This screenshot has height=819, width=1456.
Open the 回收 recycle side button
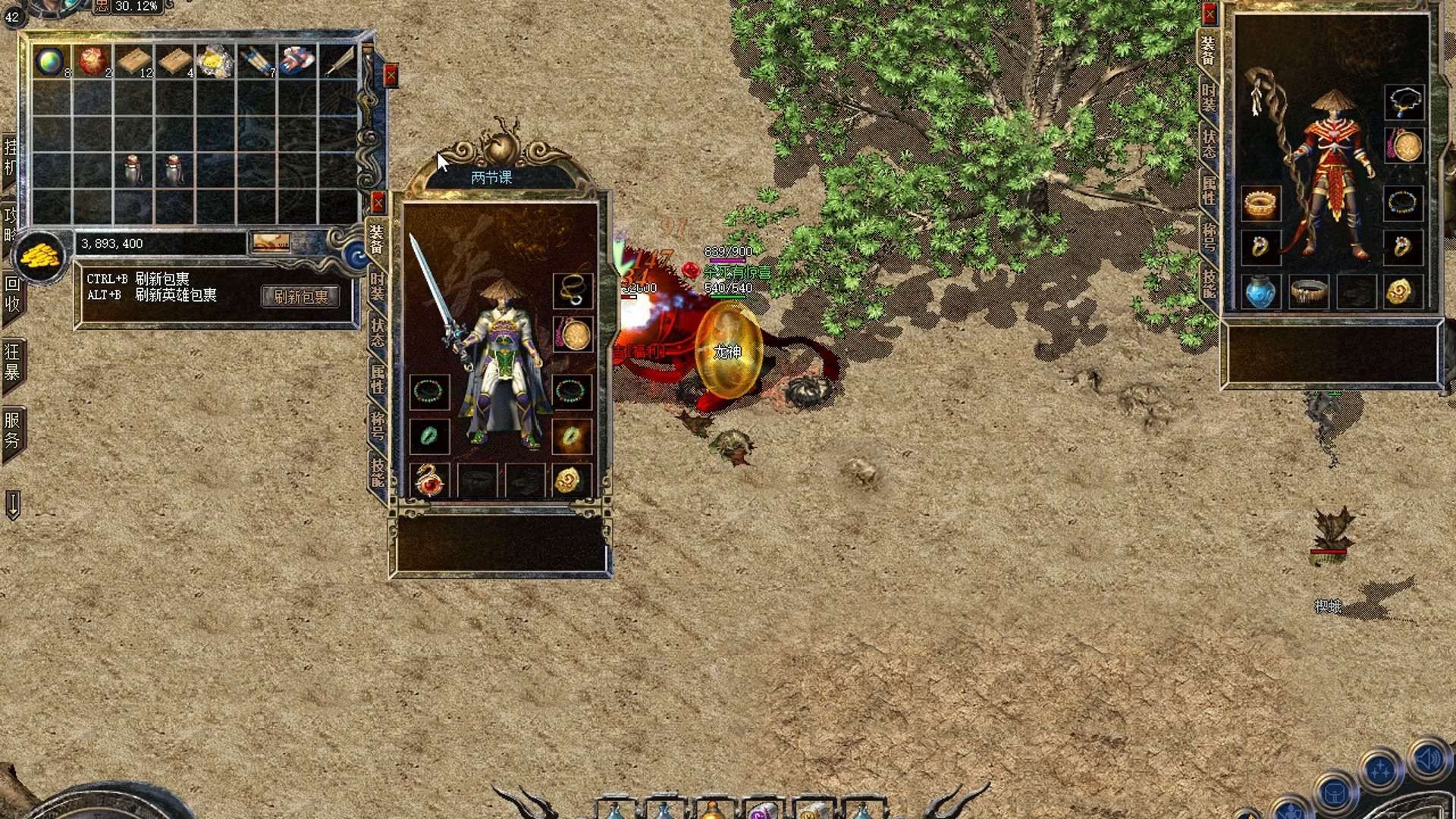click(x=12, y=294)
